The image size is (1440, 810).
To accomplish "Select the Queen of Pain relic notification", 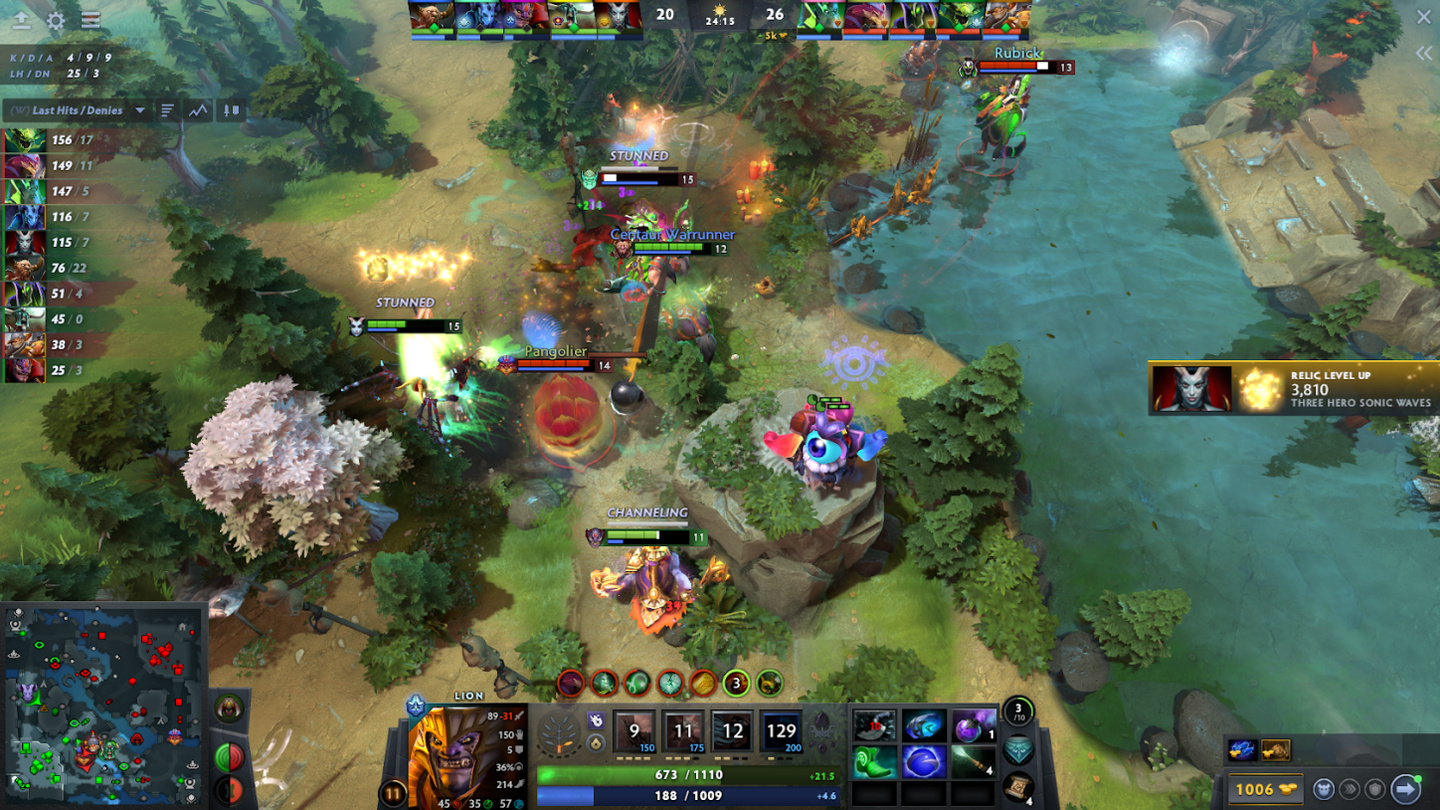I will click(1293, 388).
